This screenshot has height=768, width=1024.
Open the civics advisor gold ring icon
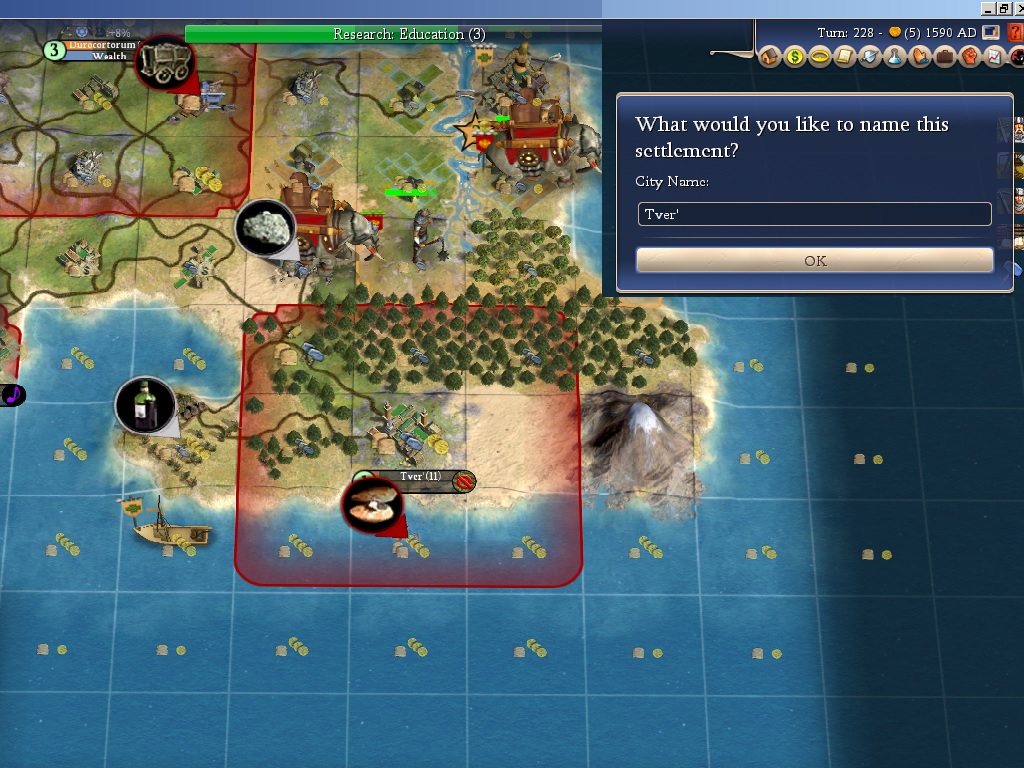coord(820,57)
